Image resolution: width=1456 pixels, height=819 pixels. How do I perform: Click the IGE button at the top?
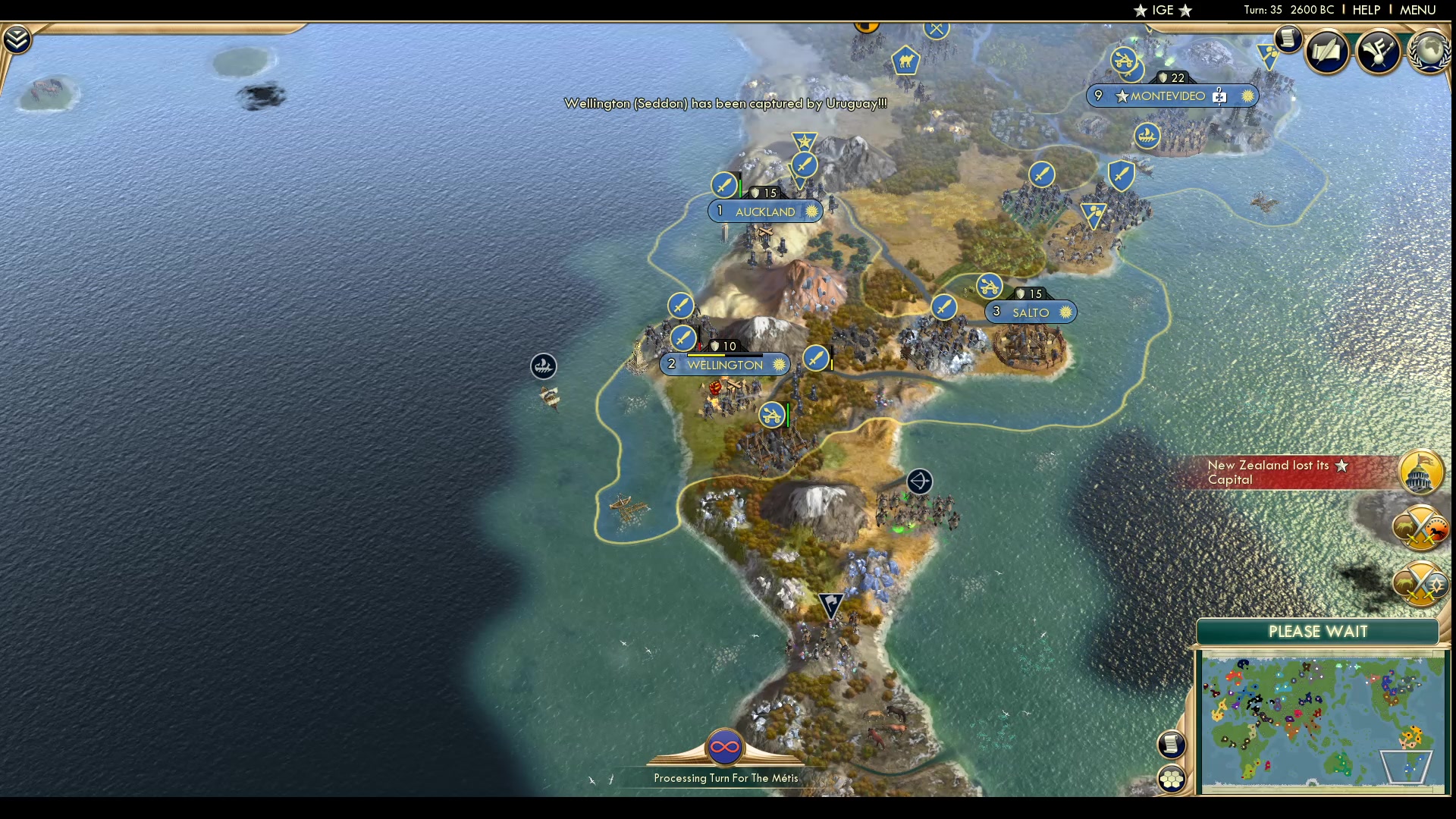coord(1162,10)
